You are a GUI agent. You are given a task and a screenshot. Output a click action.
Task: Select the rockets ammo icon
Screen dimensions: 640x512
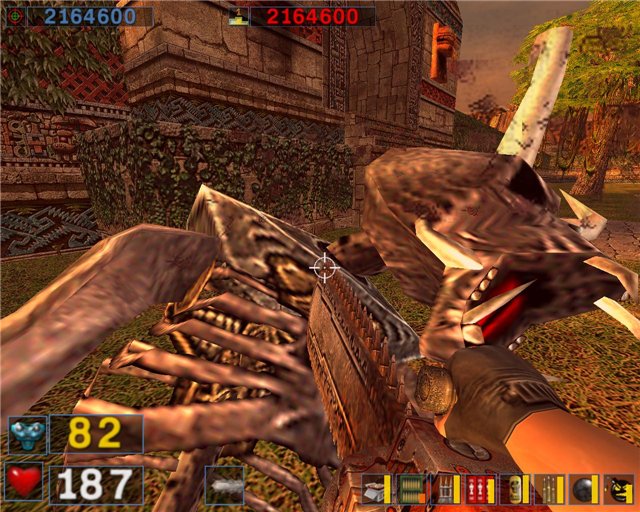coord(445,489)
